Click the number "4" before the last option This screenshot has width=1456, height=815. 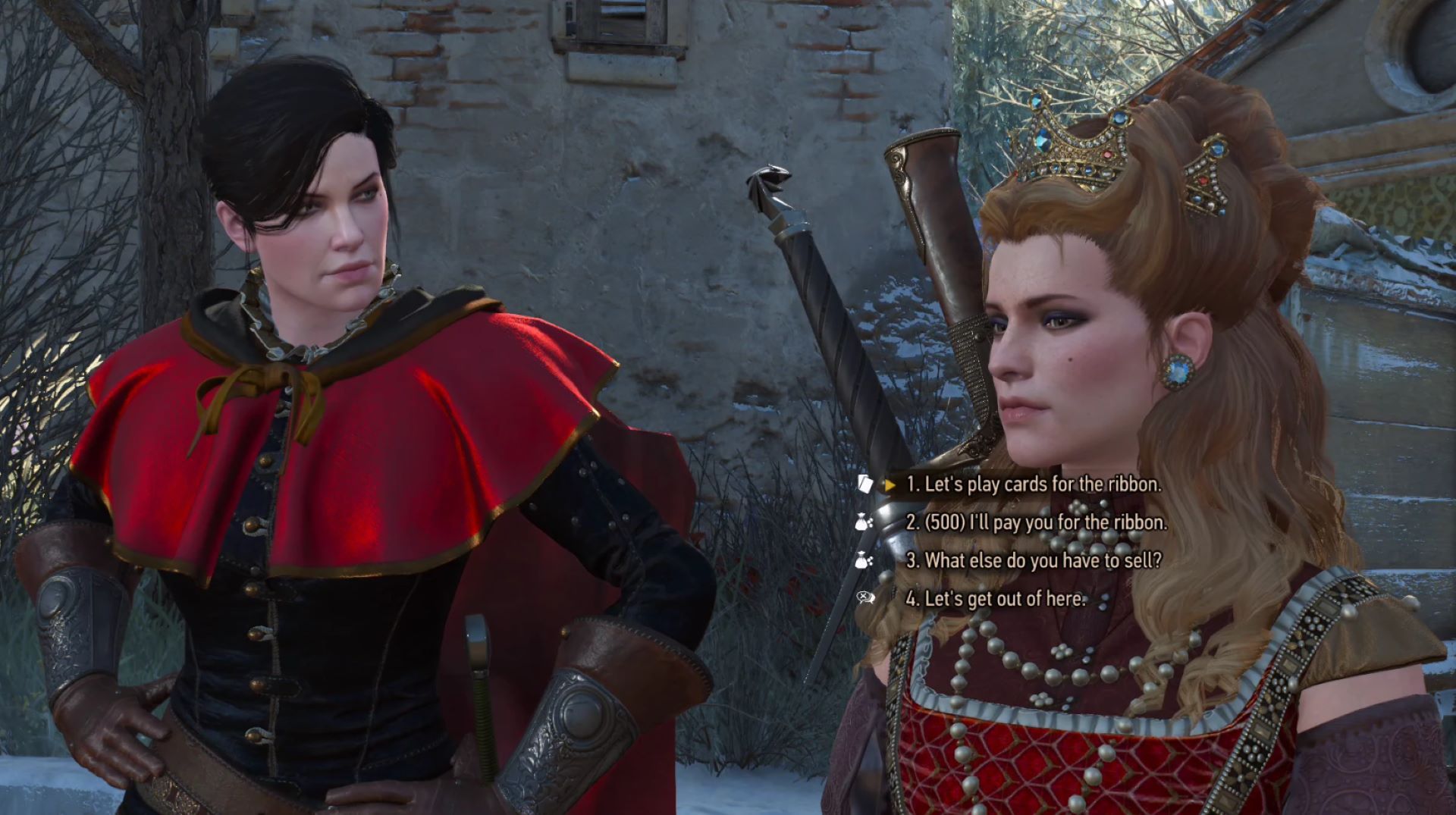tap(911, 599)
